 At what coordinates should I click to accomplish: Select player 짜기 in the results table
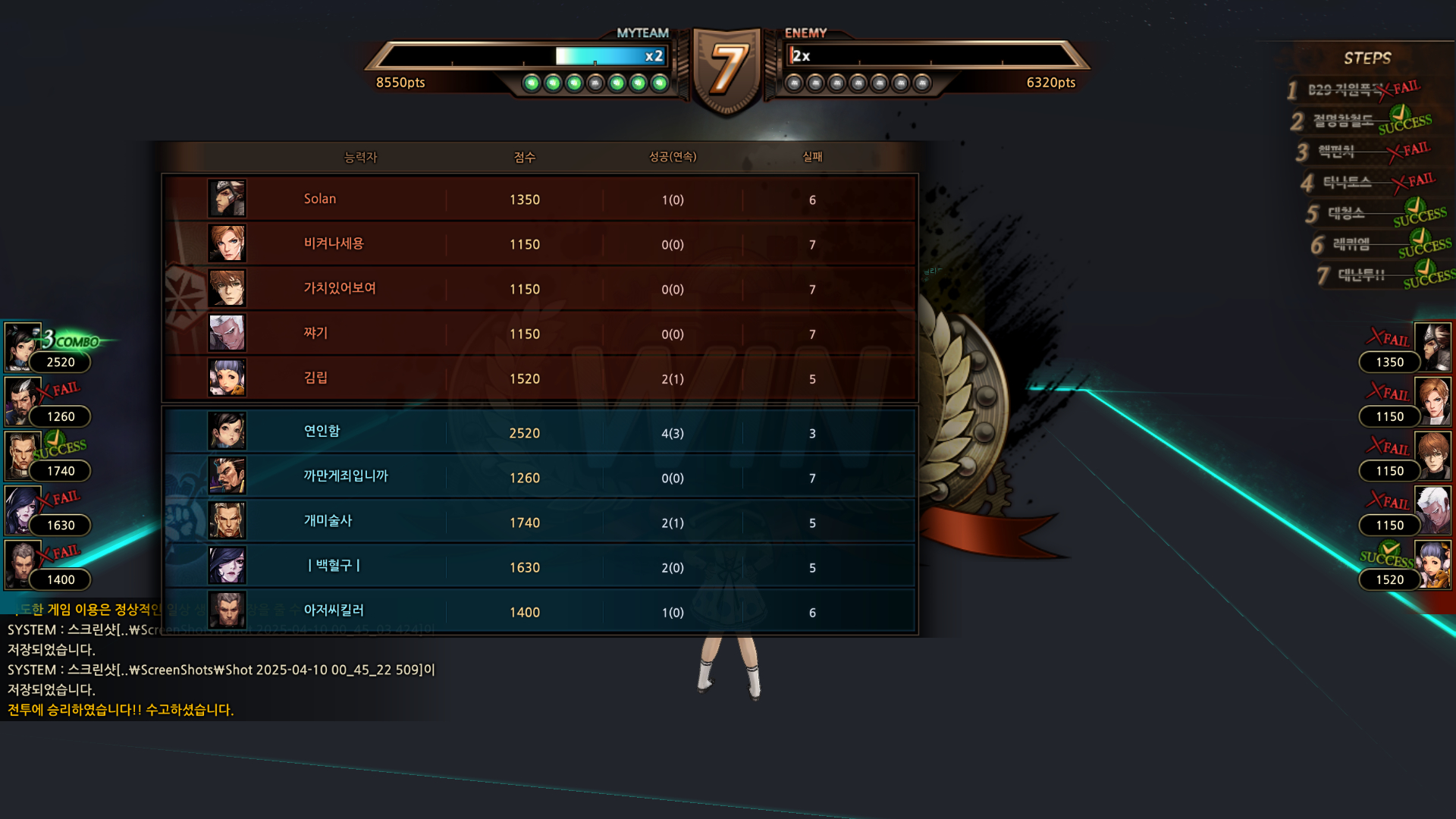coord(538,333)
